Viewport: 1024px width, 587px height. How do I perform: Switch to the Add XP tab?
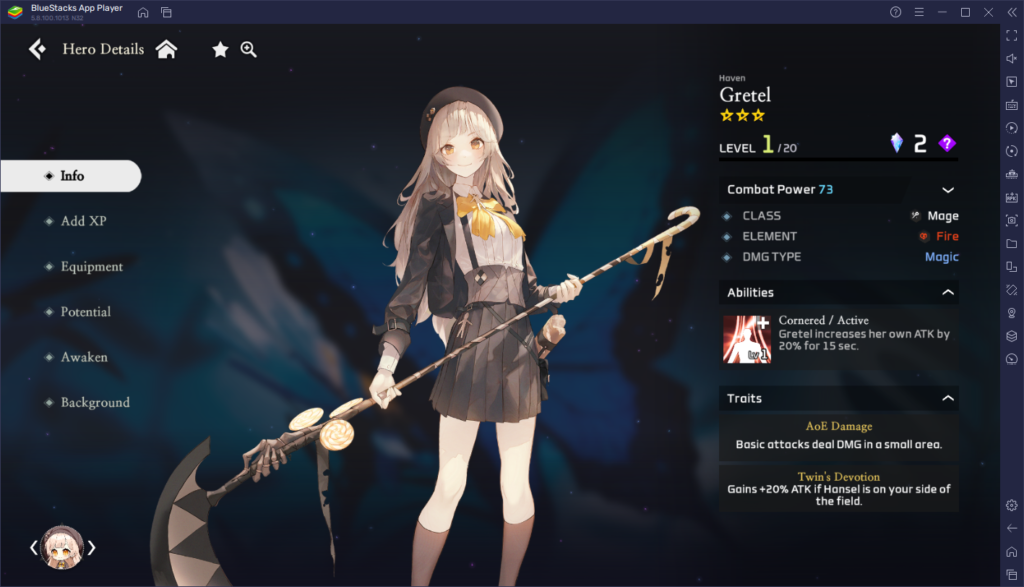coord(83,221)
